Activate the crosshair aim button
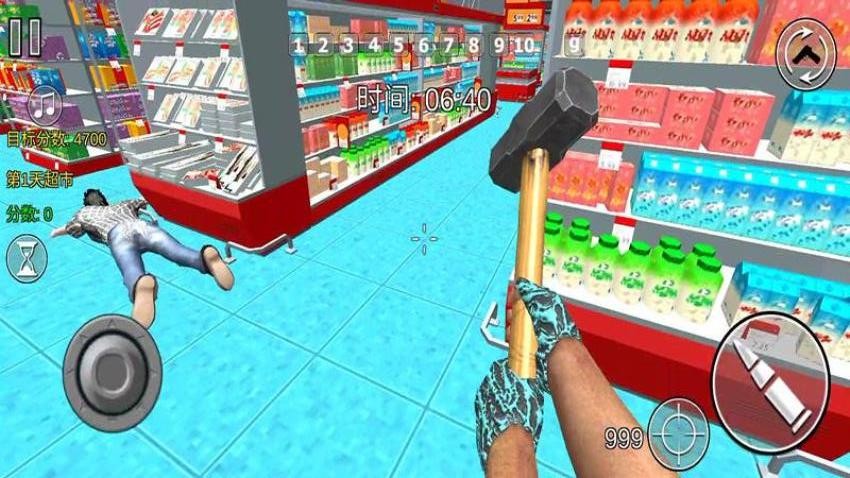Viewport: 850px width, 478px height. click(x=677, y=432)
